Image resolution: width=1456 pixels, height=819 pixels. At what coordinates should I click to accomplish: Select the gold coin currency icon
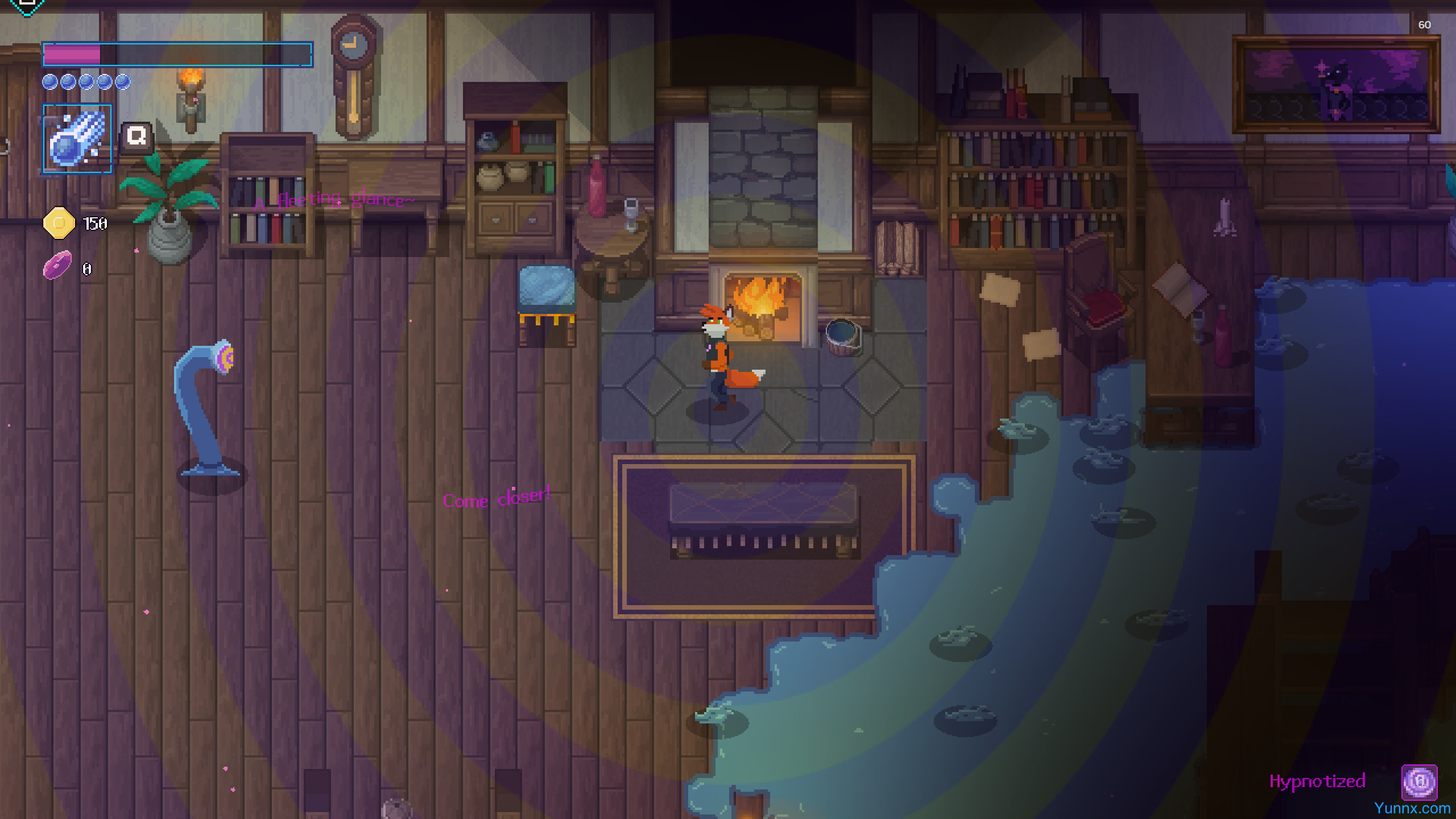pyautogui.click(x=59, y=223)
